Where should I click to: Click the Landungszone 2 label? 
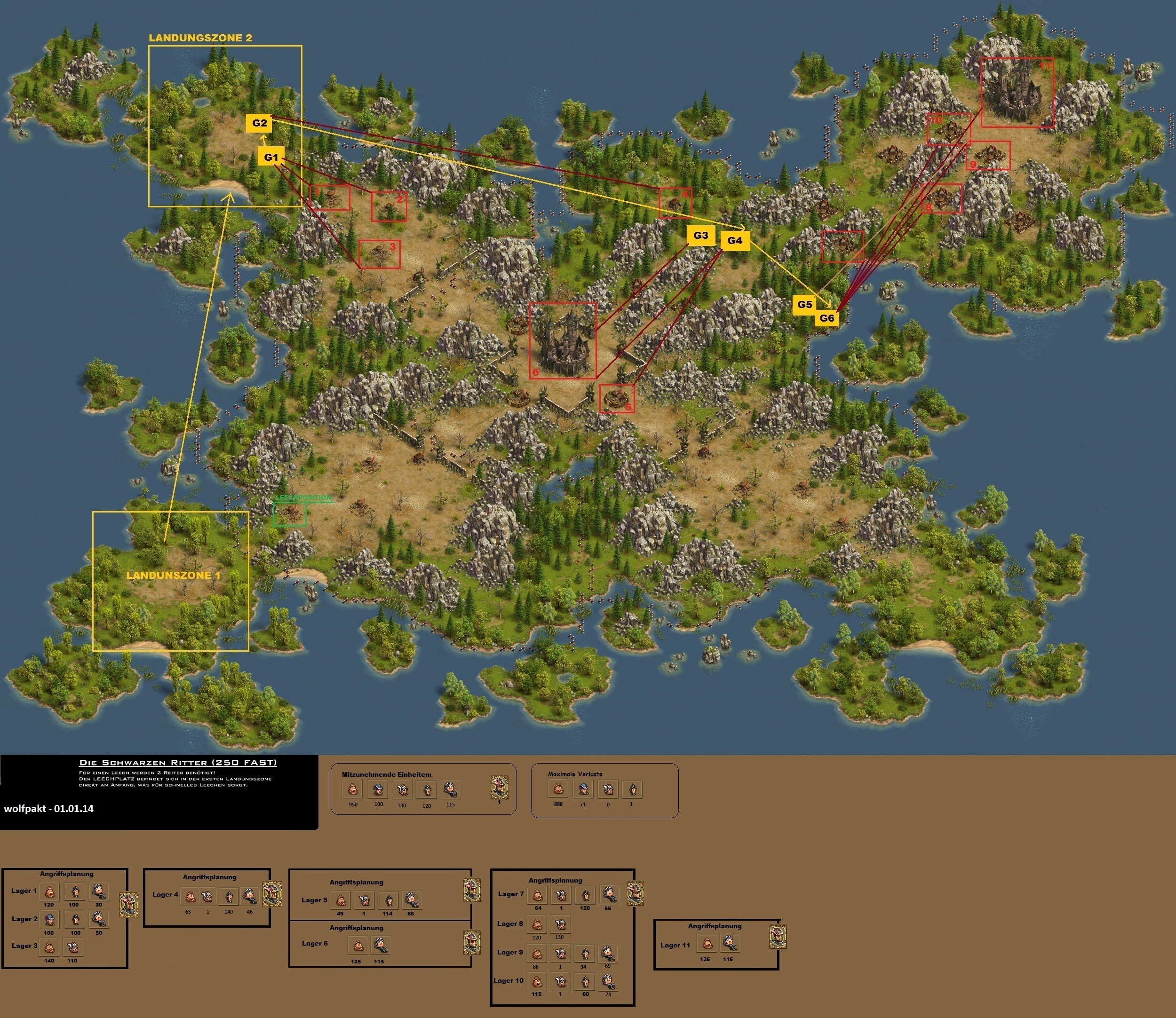point(200,38)
